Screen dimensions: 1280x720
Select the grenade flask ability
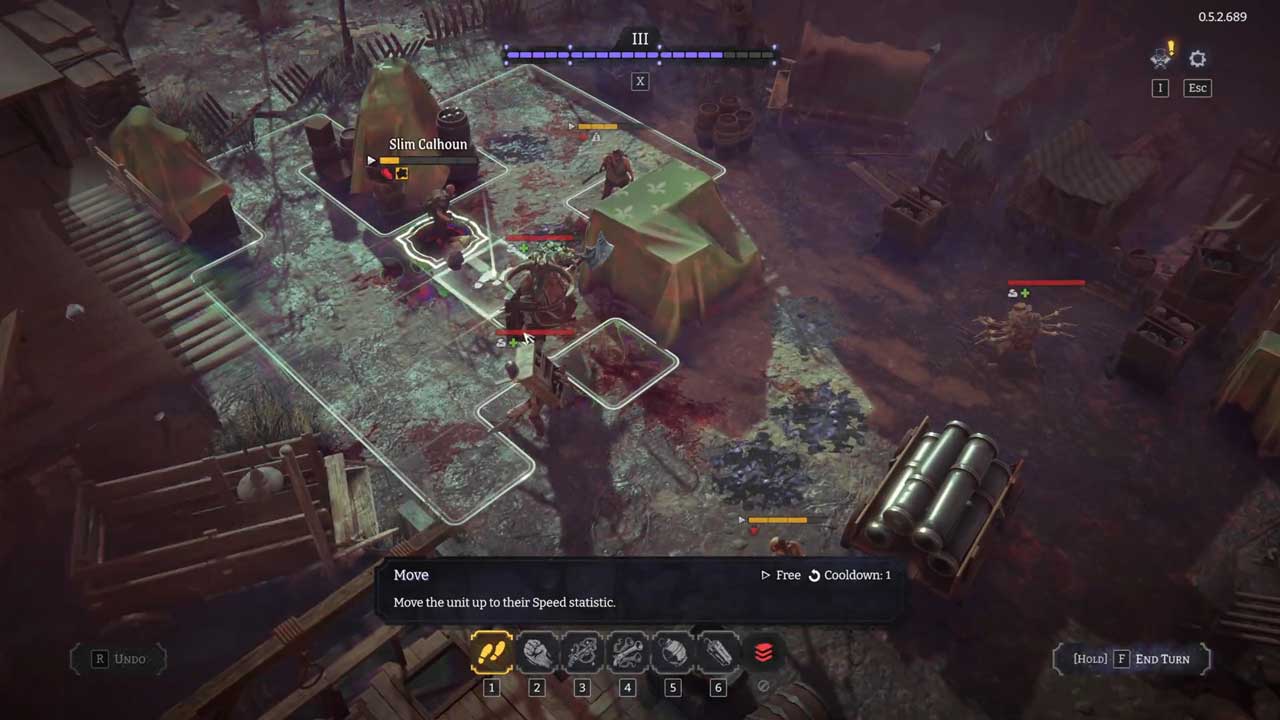(x=672, y=653)
